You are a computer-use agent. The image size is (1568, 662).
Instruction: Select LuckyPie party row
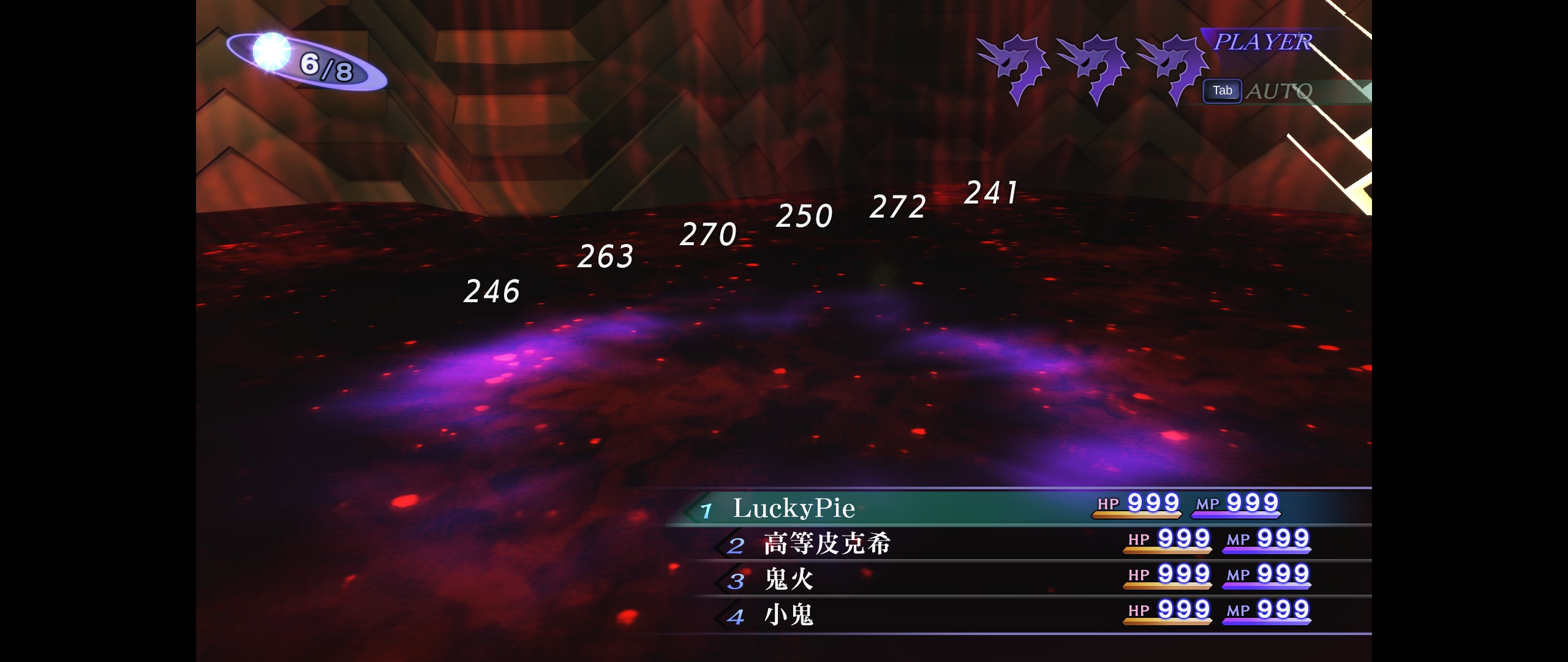pos(794,508)
